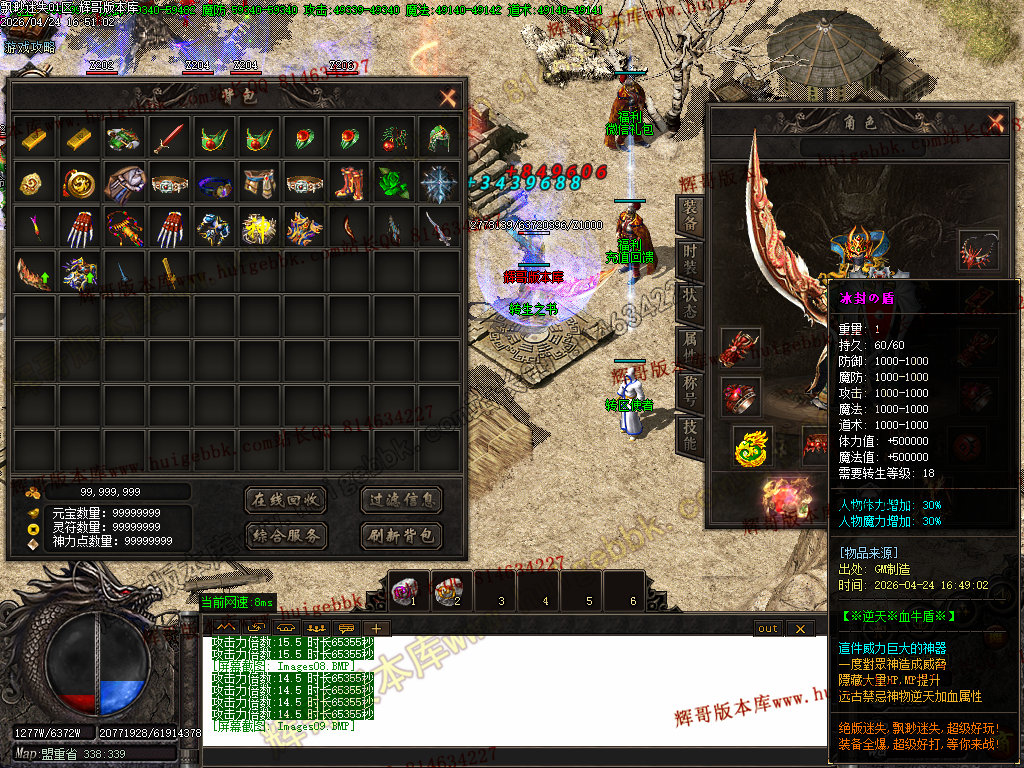Choose the gold dragon medallion item
Screen dimensions: 1024x768
pyautogui.click(x=78, y=184)
